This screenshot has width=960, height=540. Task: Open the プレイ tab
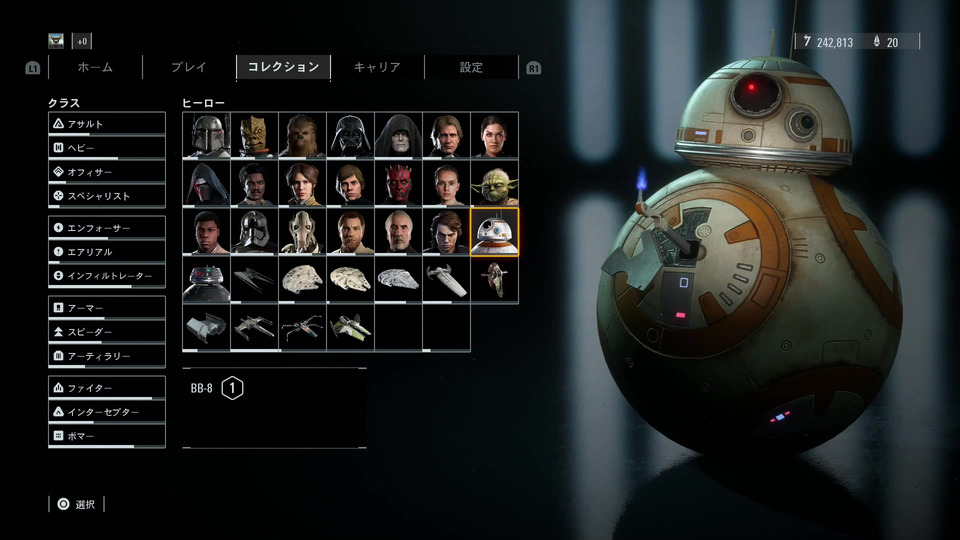(x=188, y=67)
